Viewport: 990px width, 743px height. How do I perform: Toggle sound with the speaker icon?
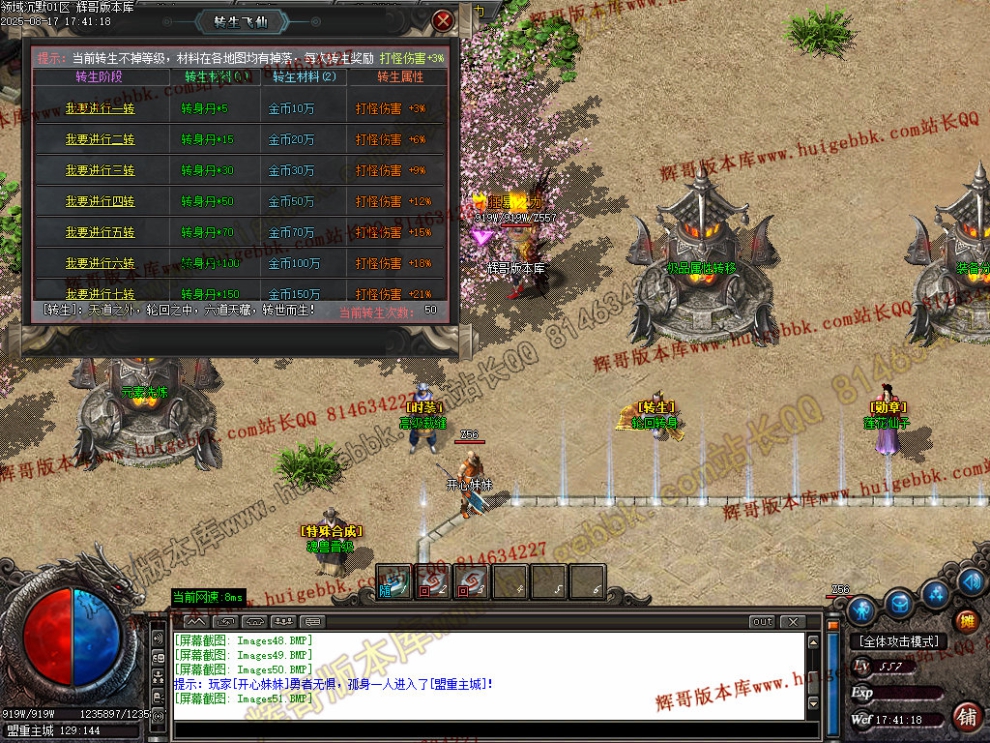pos(970,581)
